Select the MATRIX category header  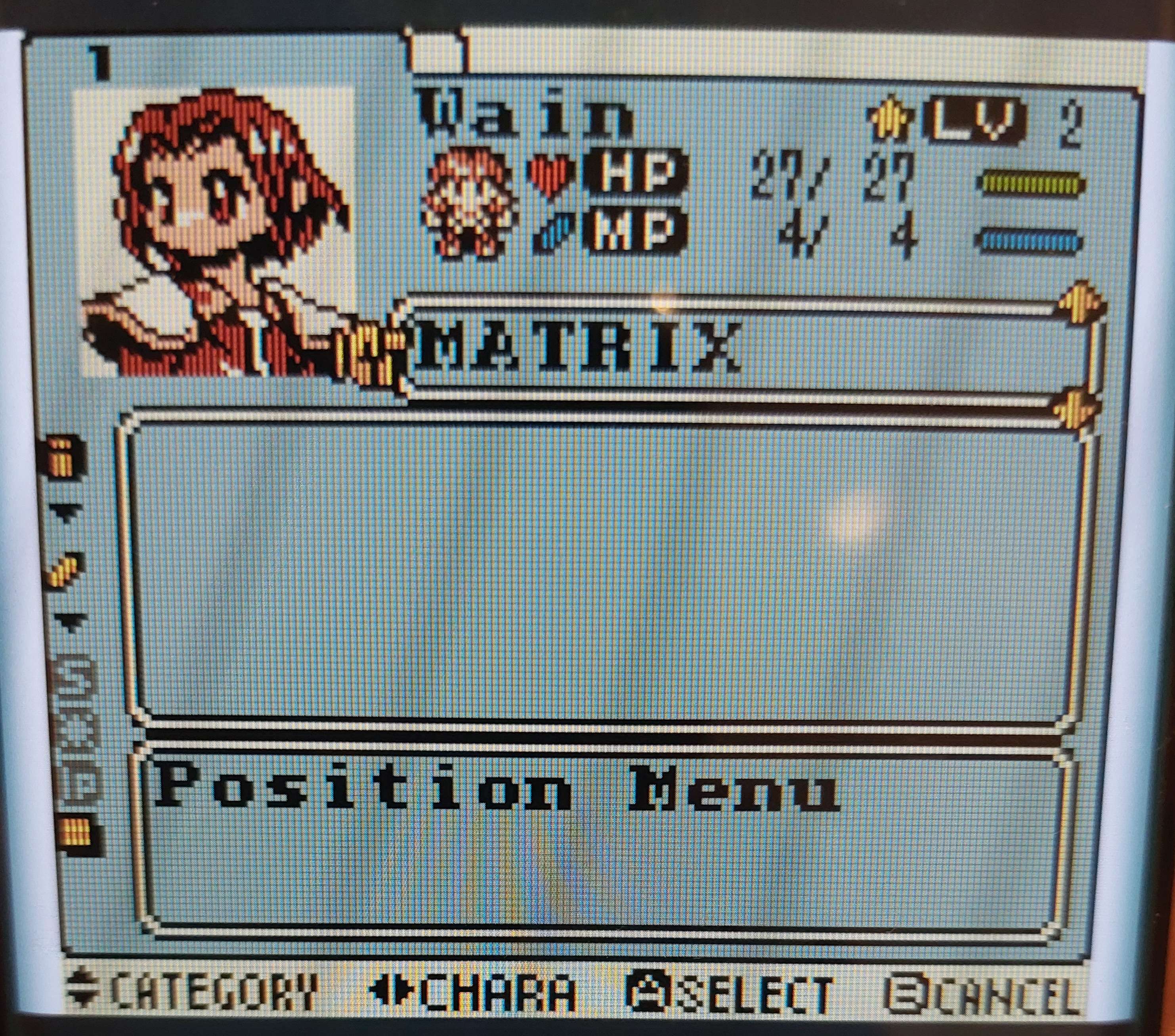[x=578, y=347]
